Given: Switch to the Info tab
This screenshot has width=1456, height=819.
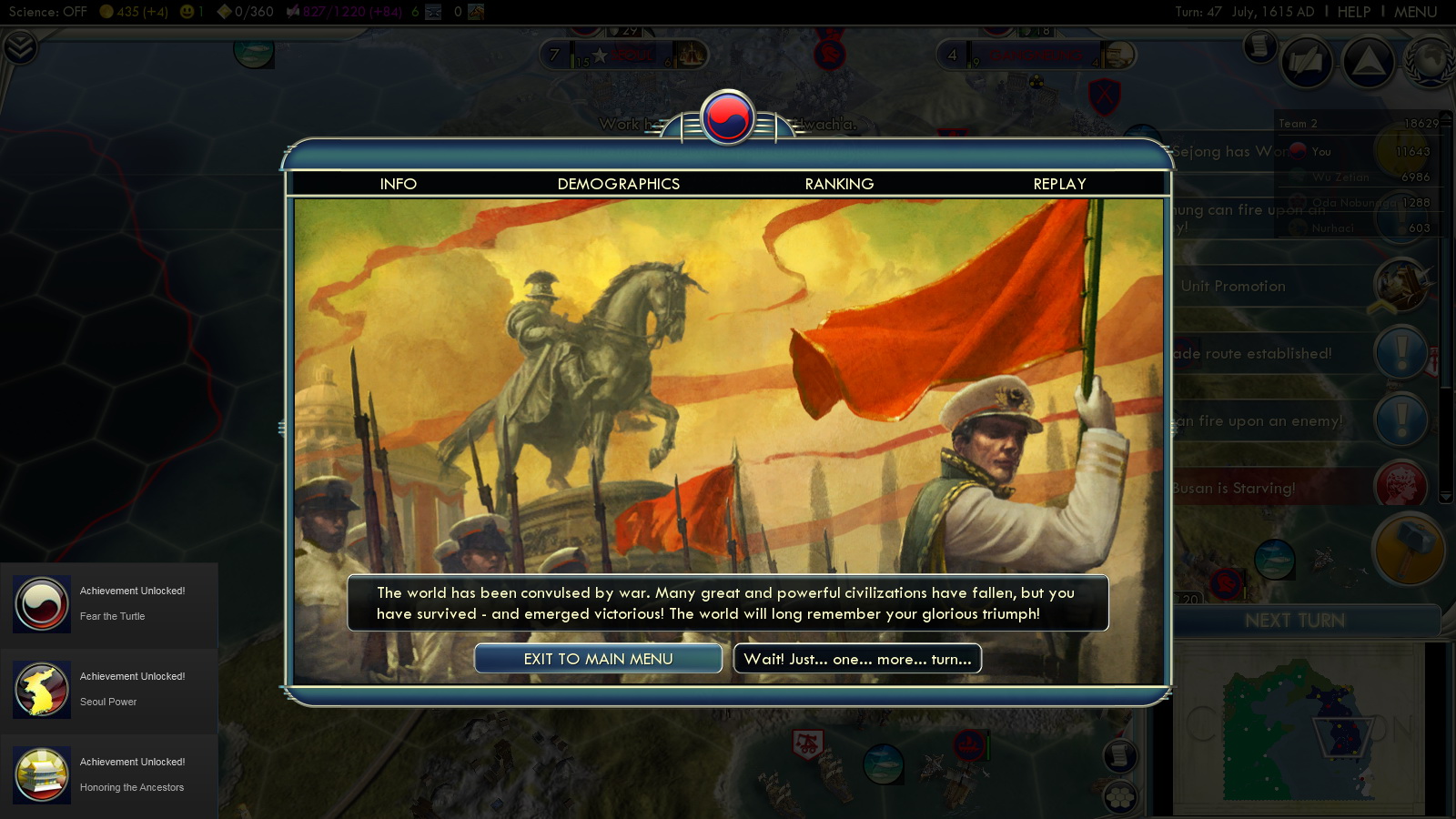Looking at the screenshot, I should (x=398, y=184).
